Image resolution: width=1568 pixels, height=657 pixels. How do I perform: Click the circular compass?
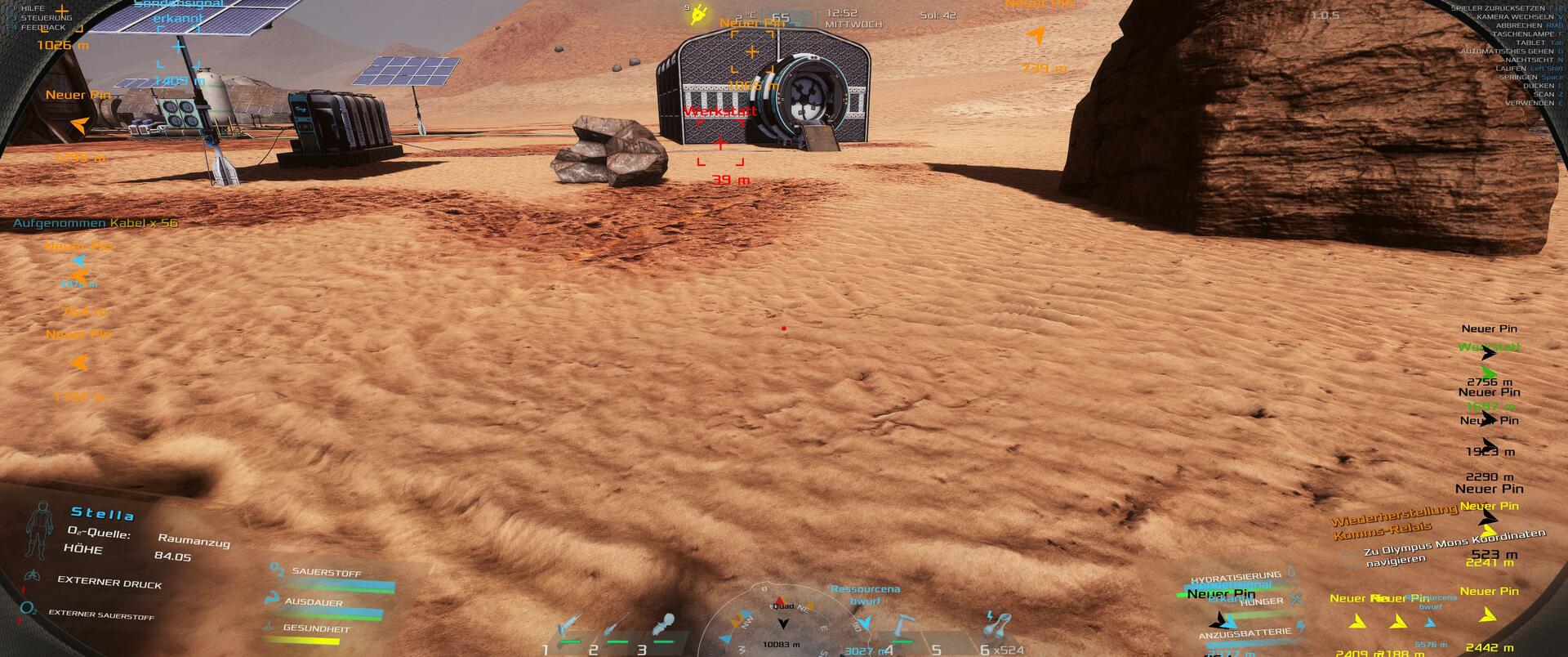click(783, 621)
